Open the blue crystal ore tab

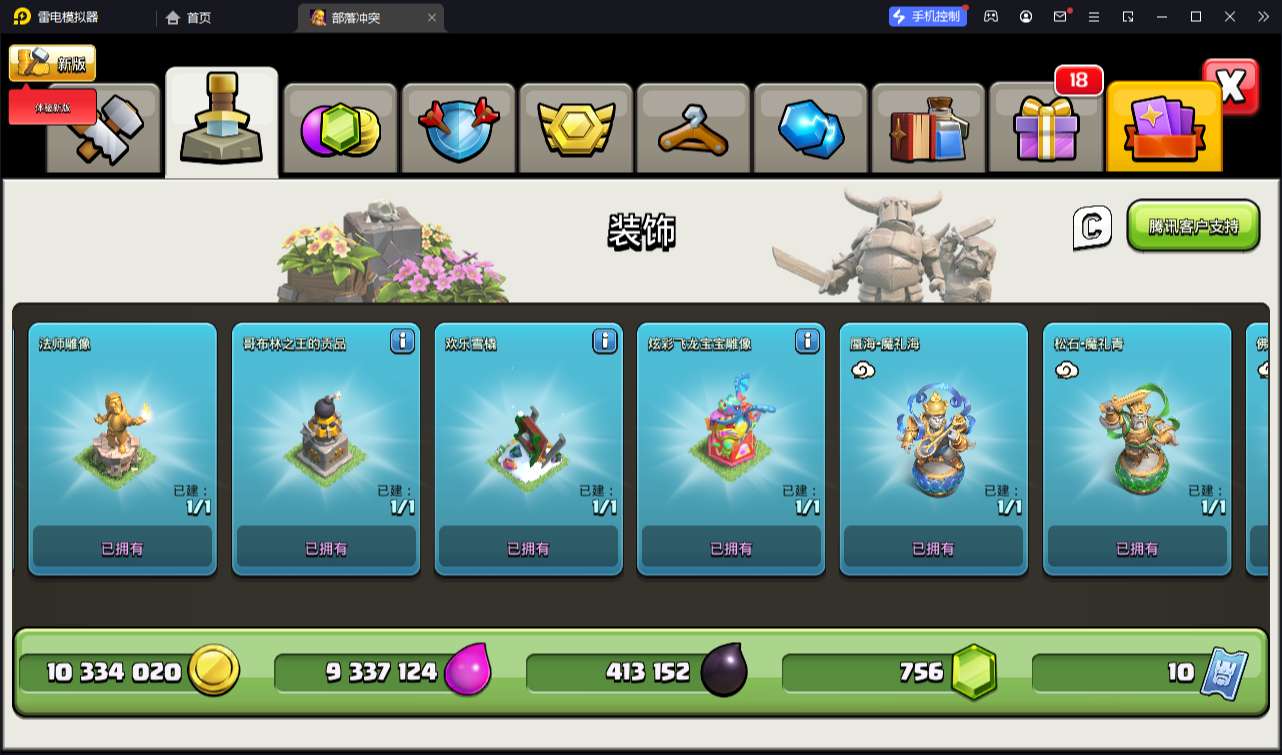(811, 130)
